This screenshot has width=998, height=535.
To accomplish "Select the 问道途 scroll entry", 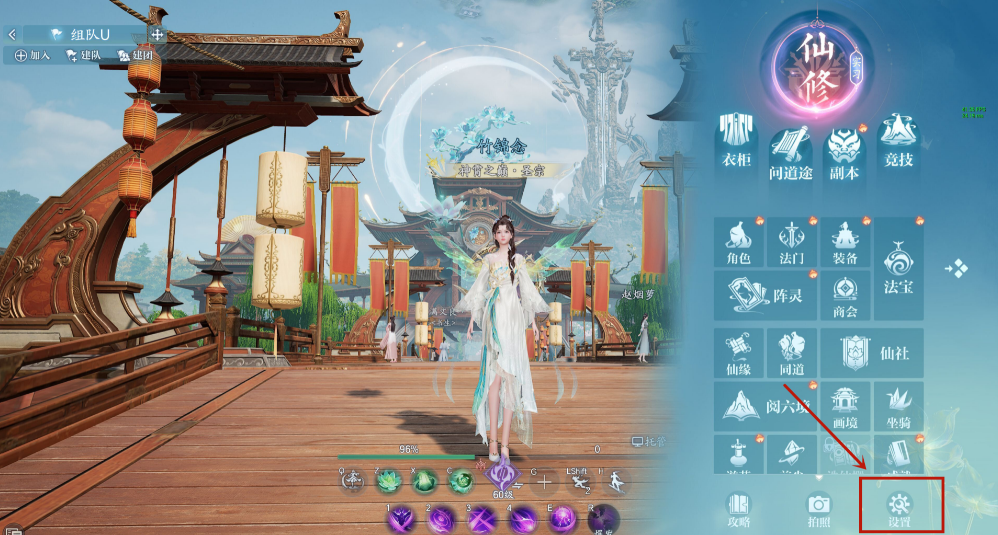I will coord(790,147).
